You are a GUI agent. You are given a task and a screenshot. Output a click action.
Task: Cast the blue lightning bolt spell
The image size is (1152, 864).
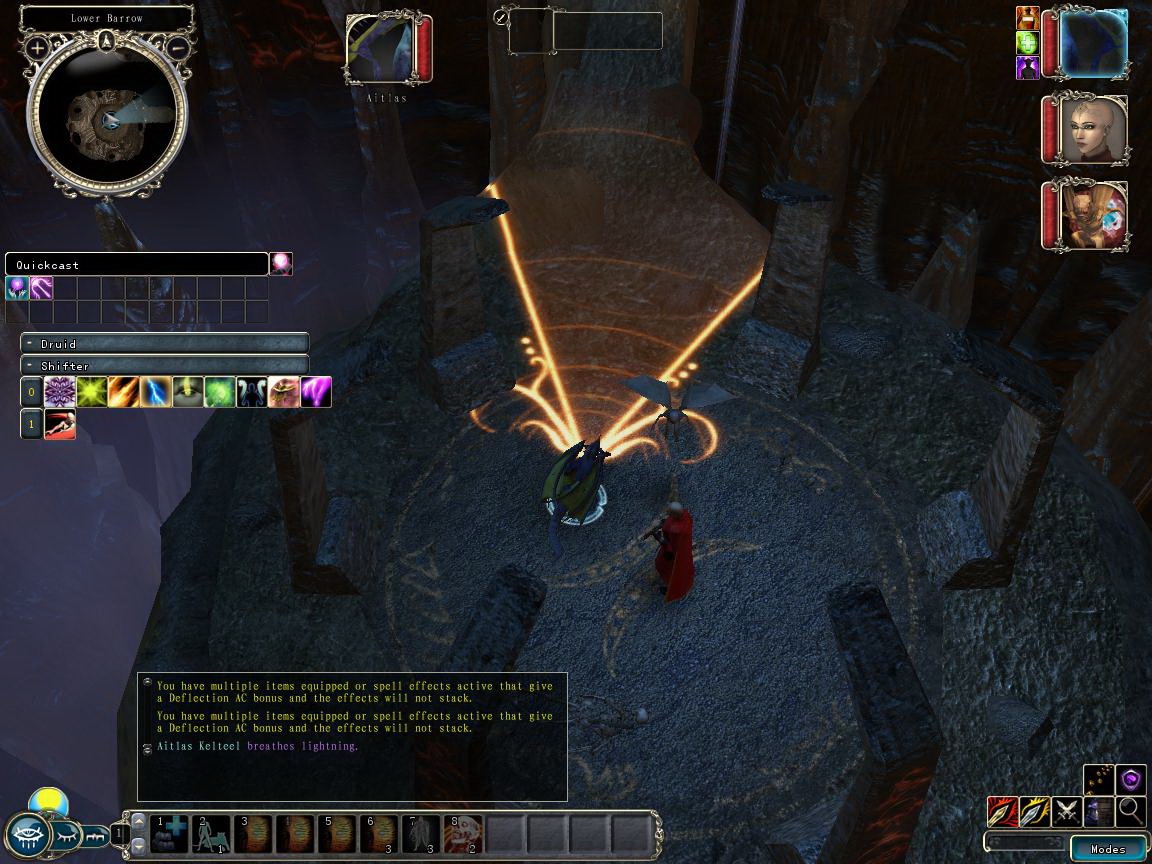(x=156, y=392)
